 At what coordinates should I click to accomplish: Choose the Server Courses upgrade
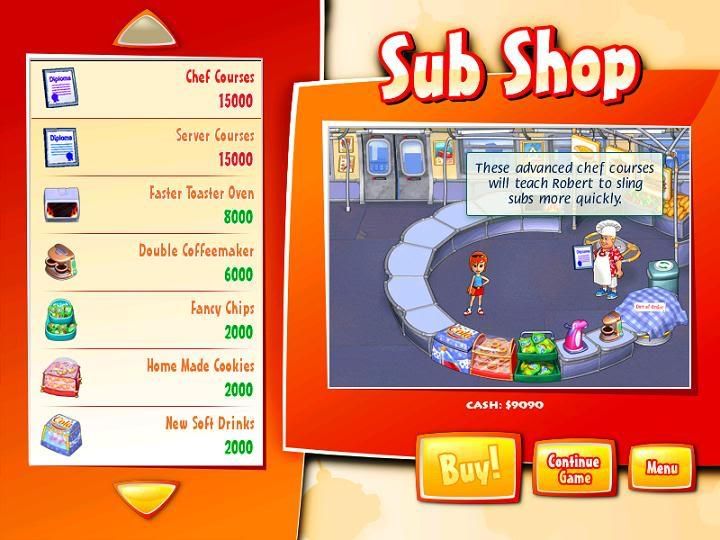click(x=146, y=146)
